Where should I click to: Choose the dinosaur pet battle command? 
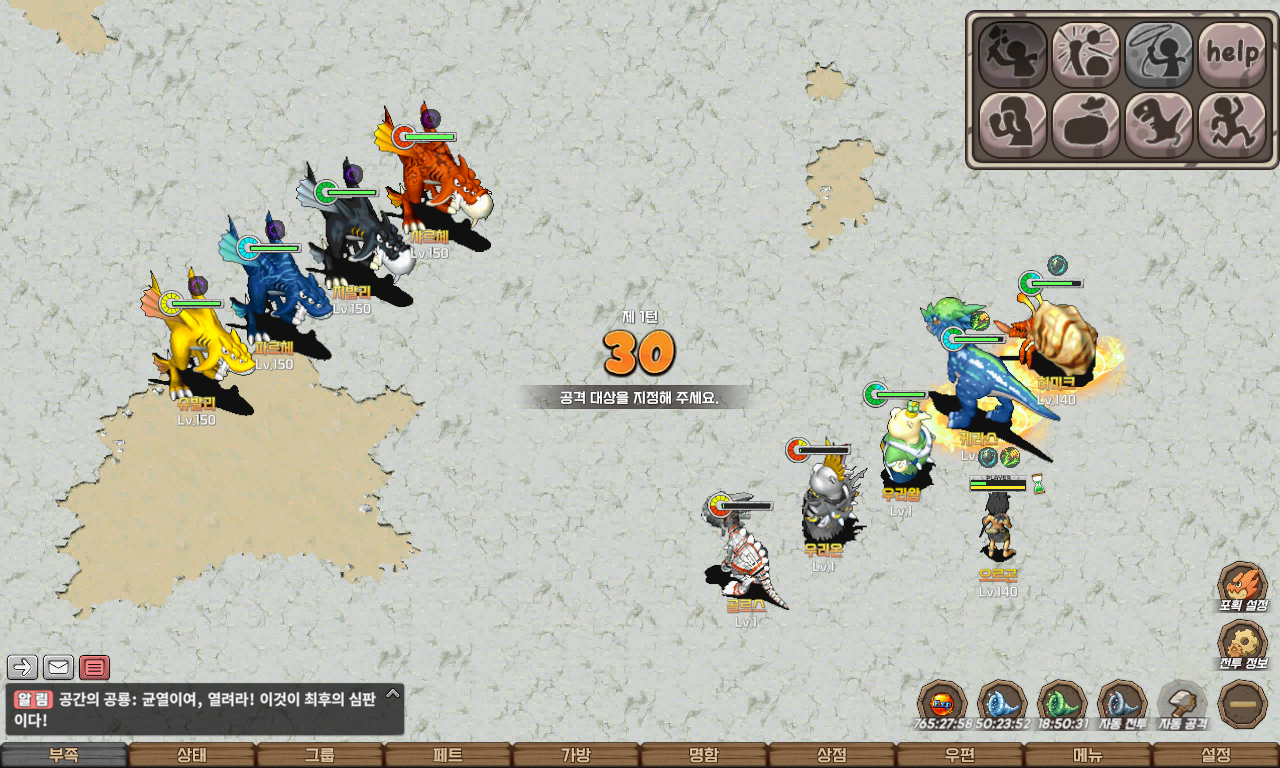[x=1158, y=125]
